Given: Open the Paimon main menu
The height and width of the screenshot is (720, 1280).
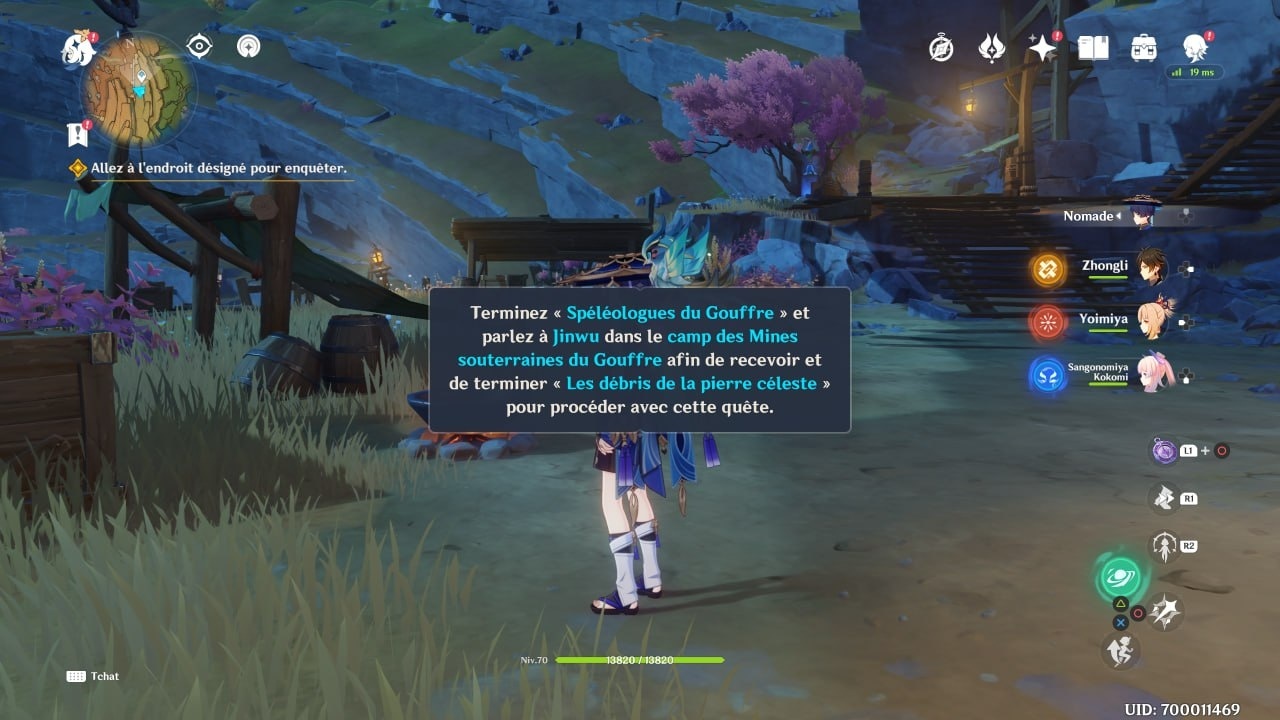Looking at the screenshot, I should click(x=76, y=47).
